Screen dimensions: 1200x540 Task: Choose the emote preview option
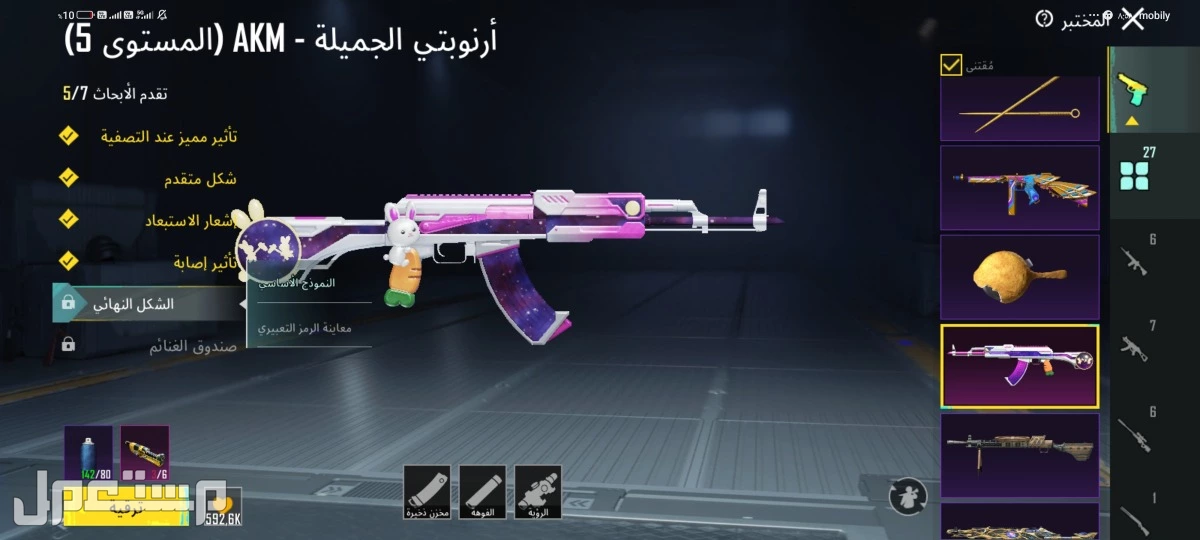click(x=310, y=327)
